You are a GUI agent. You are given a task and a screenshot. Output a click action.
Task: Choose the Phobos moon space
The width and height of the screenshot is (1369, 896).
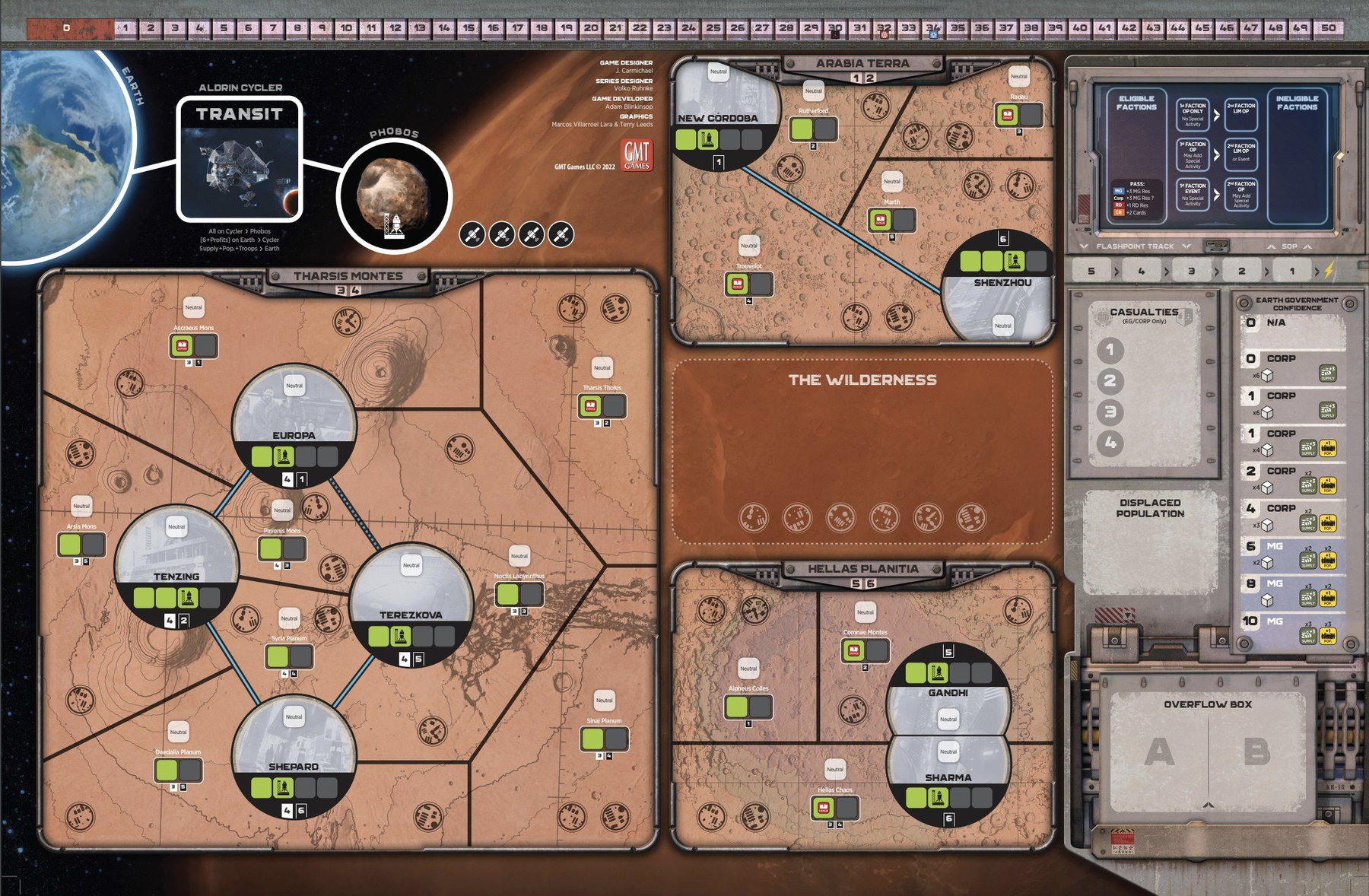pos(394,195)
